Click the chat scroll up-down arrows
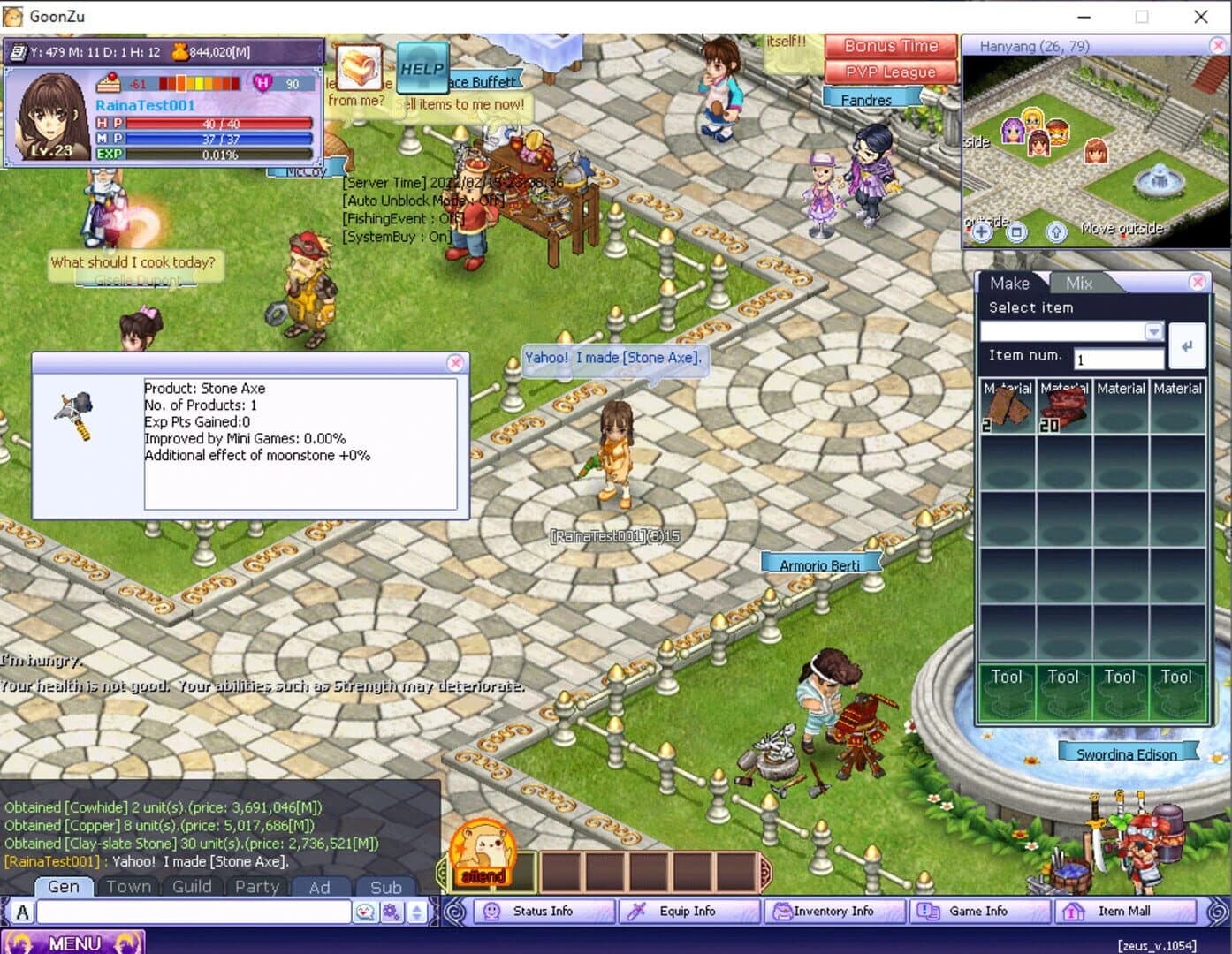1232x954 pixels. (416, 912)
